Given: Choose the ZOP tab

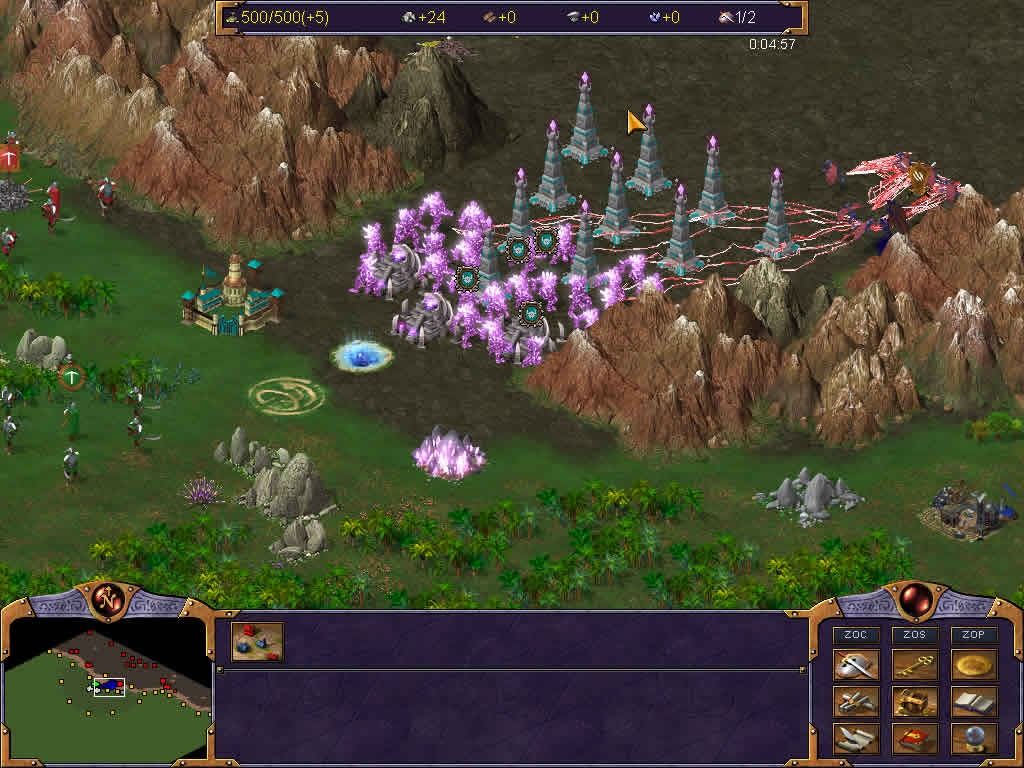Looking at the screenshot, I should pos(973,635).
